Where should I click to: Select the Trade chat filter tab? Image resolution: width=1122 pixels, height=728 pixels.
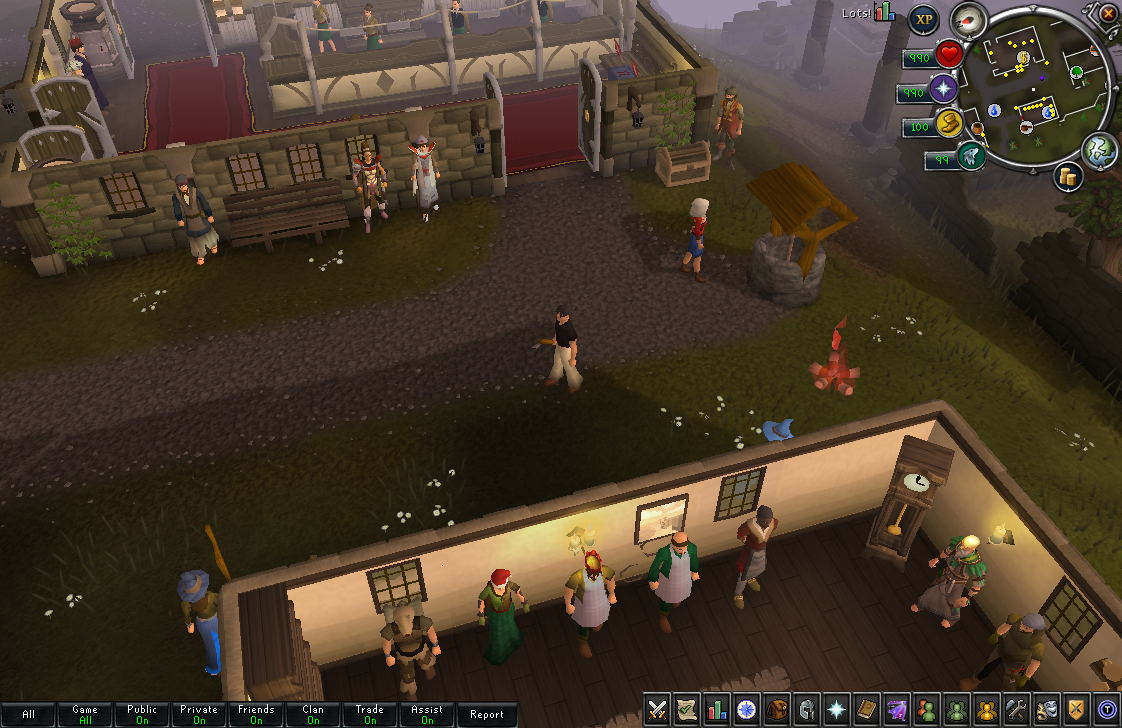pyautogui.click(x=370, y=714)
